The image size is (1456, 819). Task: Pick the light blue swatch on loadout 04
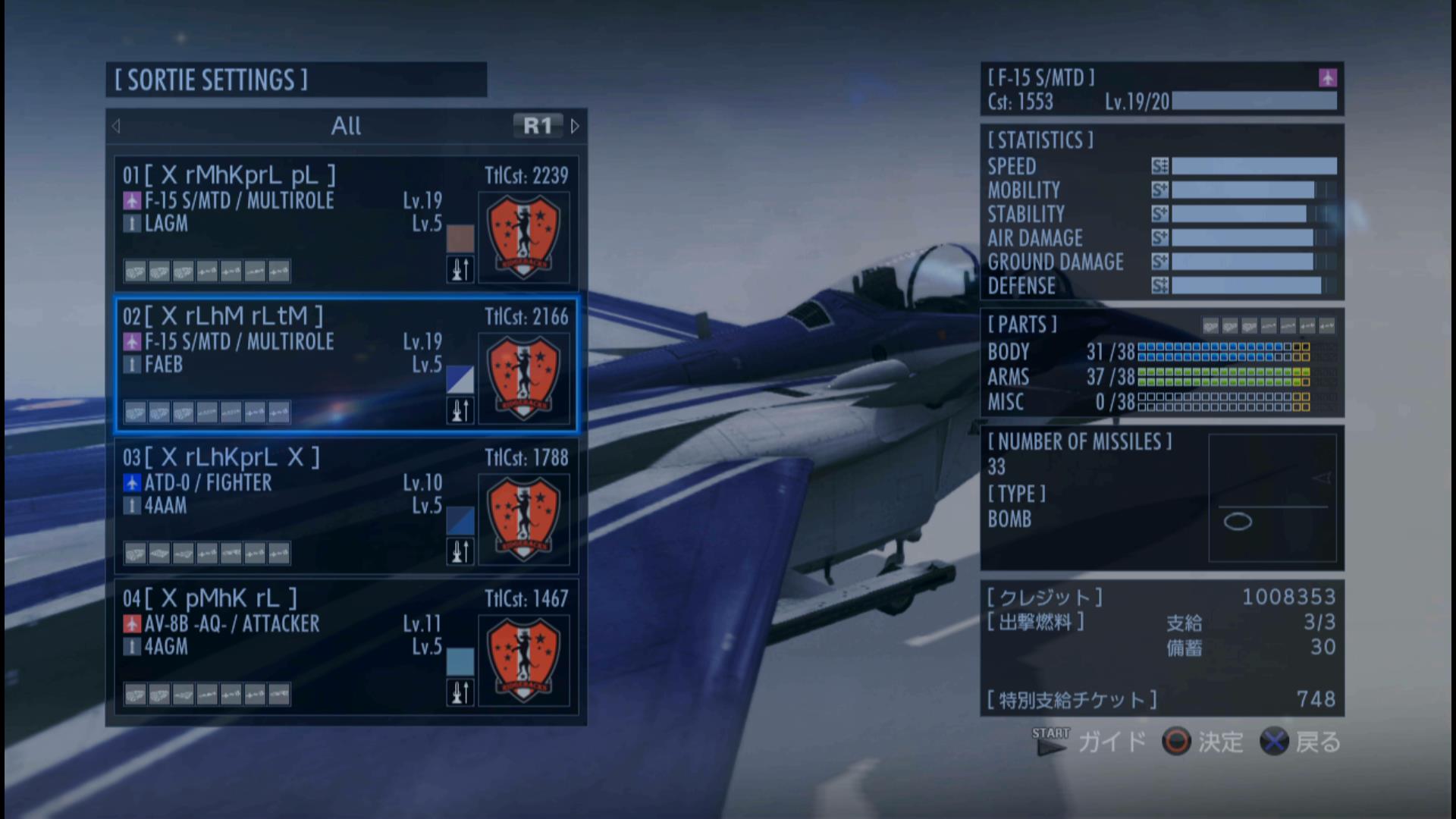click(x=460, y=661)
